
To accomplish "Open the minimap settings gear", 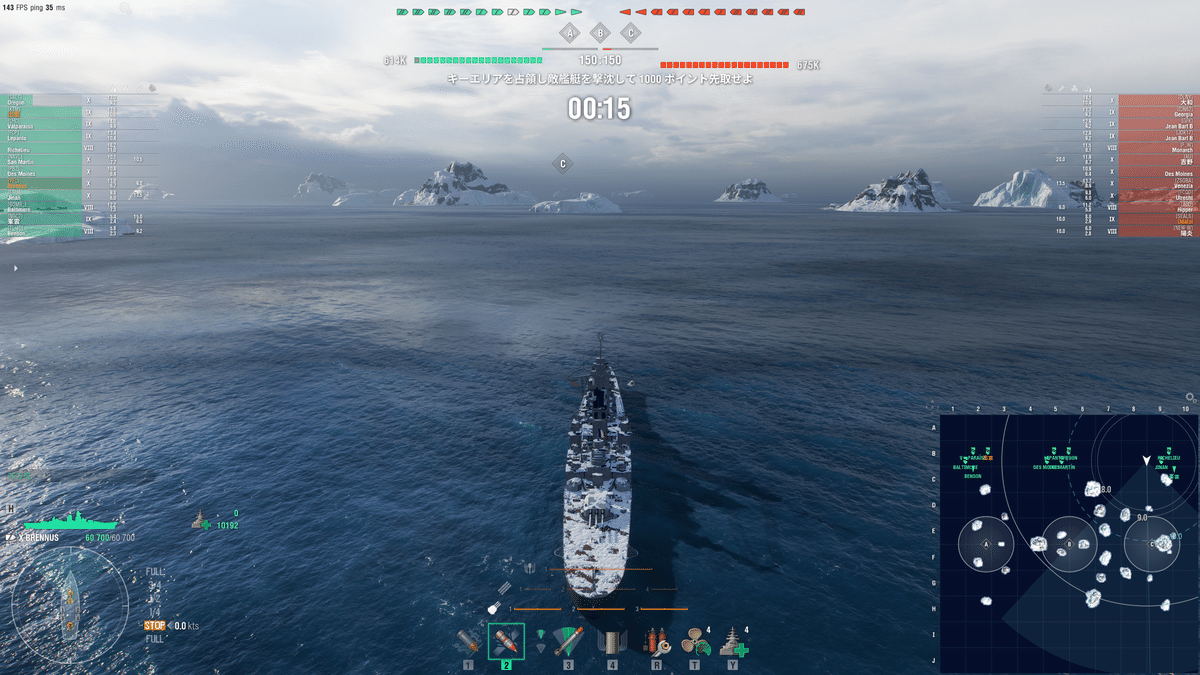I will [1191, 397].
